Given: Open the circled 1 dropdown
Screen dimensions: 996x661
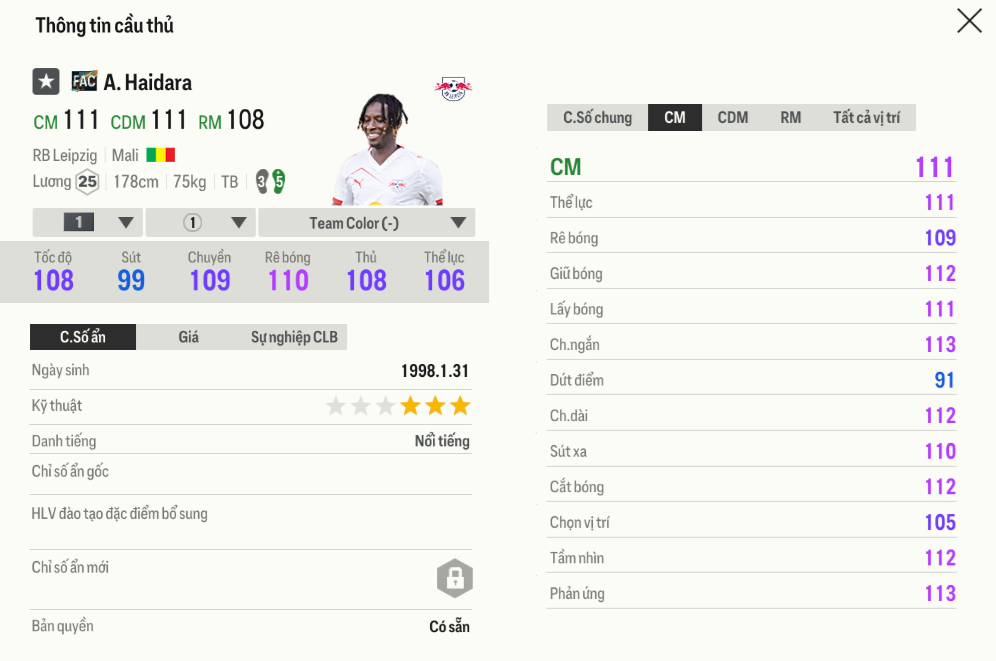Looking at the screenshot, I should tap(201, 223).
